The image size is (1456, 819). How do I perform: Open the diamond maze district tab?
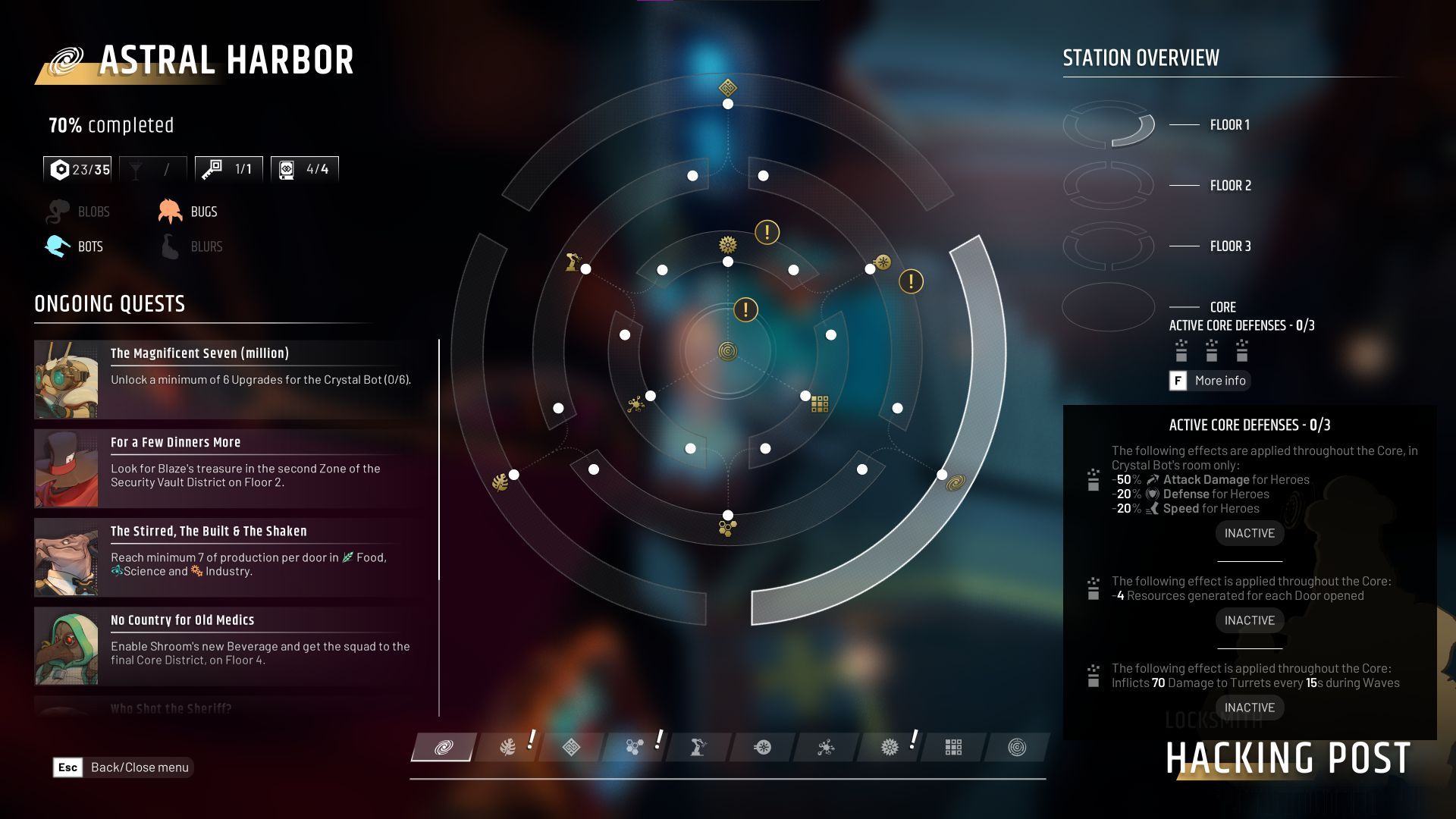[571, 748]
